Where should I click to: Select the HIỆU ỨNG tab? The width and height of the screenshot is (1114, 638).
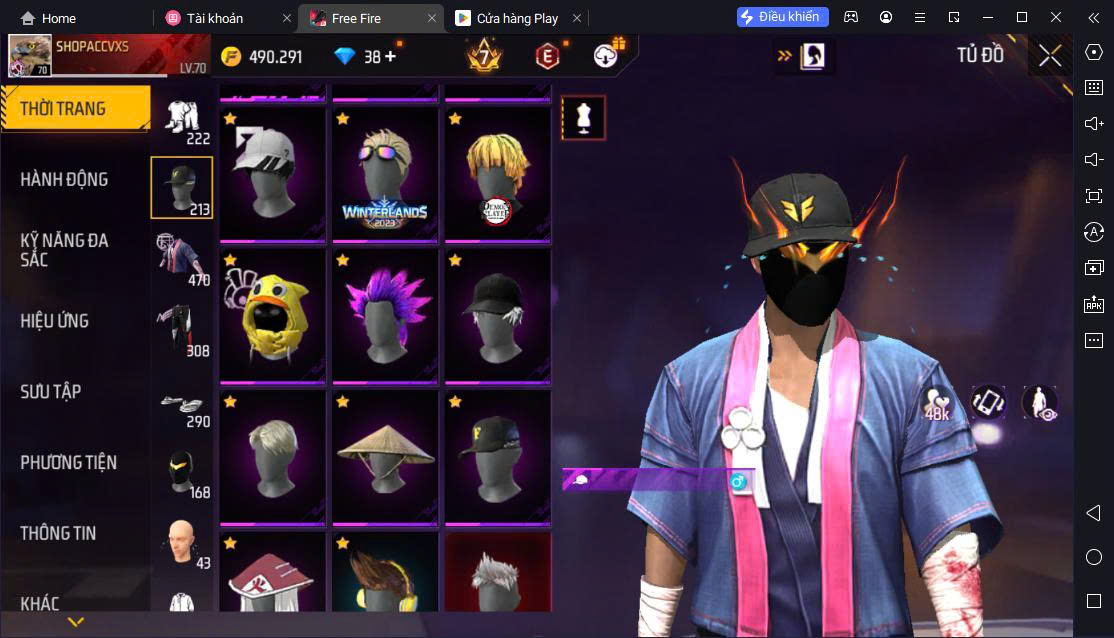point(55,321)
